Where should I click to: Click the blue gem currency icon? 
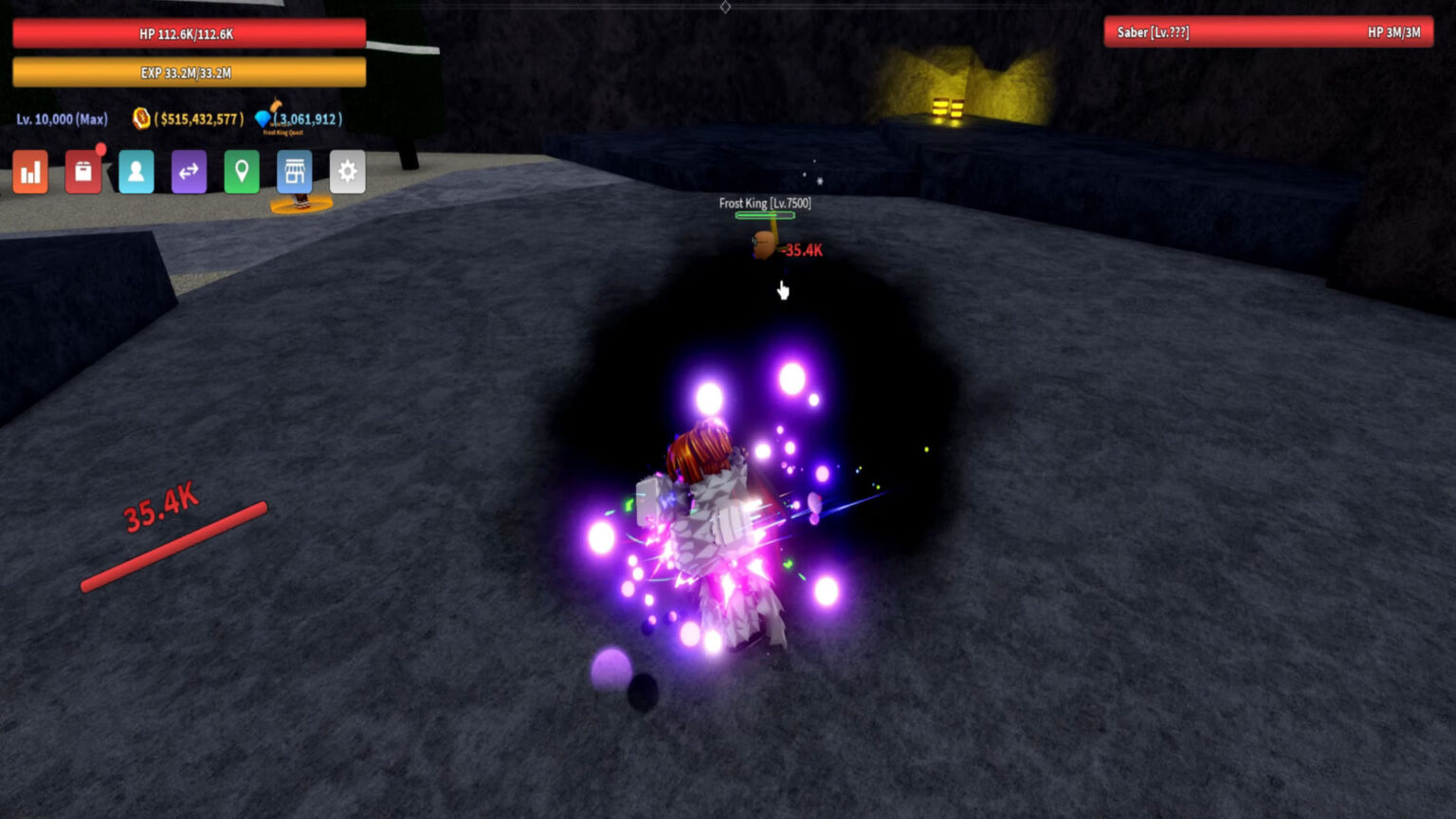[264, 119]
